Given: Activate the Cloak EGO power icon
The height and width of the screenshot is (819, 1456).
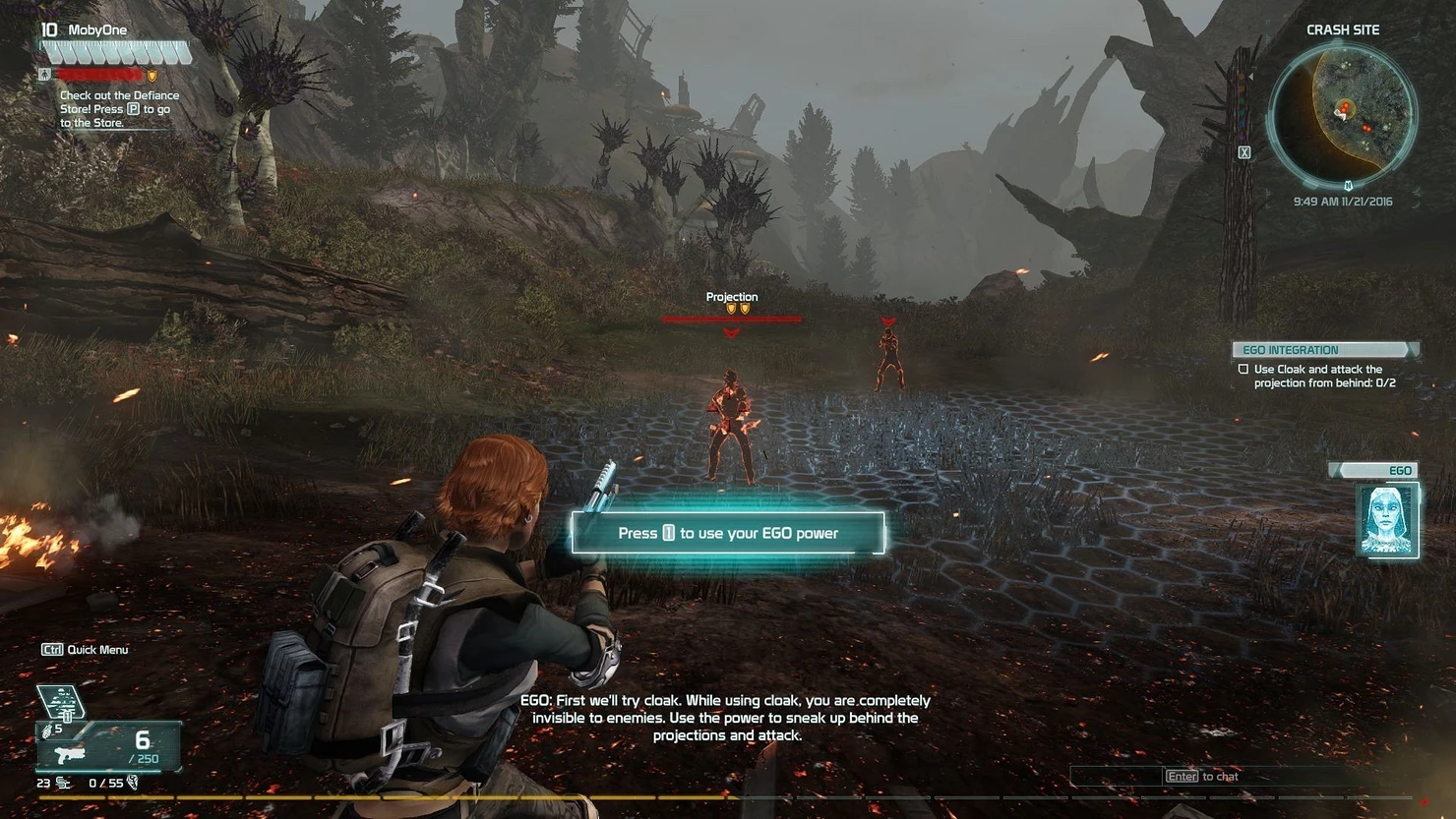Looking at the screenshot, I should 61,702.
